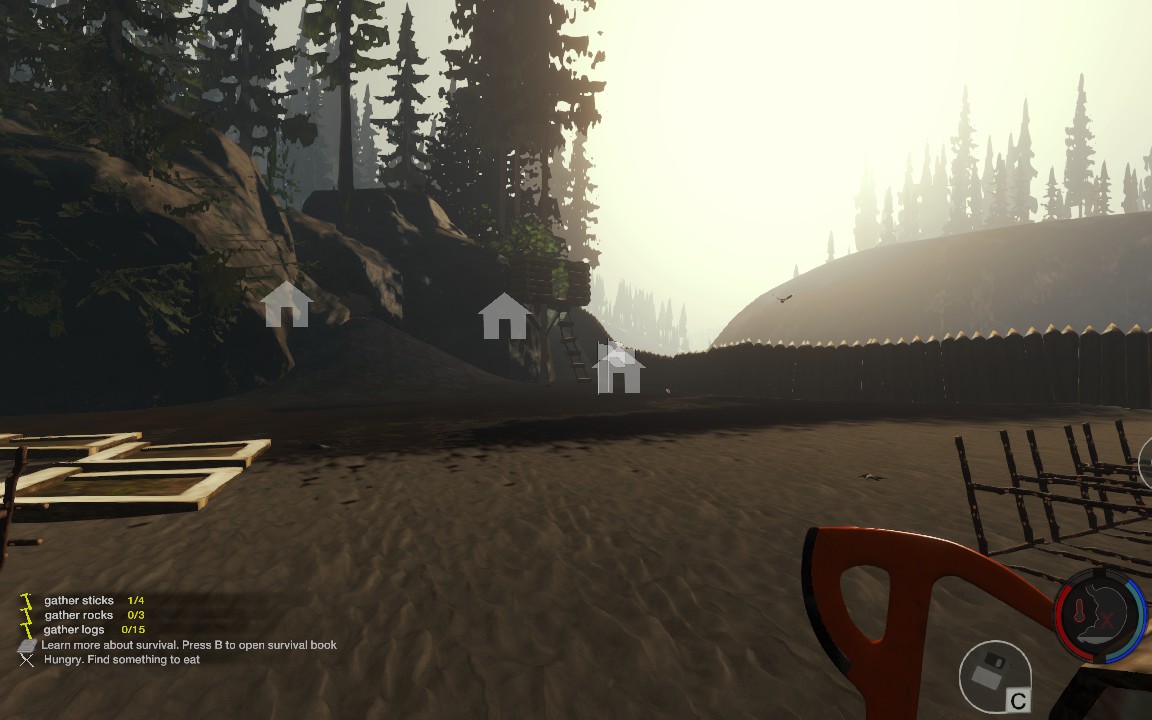This screenshot has width=1152, height=720.
Task: Select the gather rocks objective
Action: [x=80, y=615]
